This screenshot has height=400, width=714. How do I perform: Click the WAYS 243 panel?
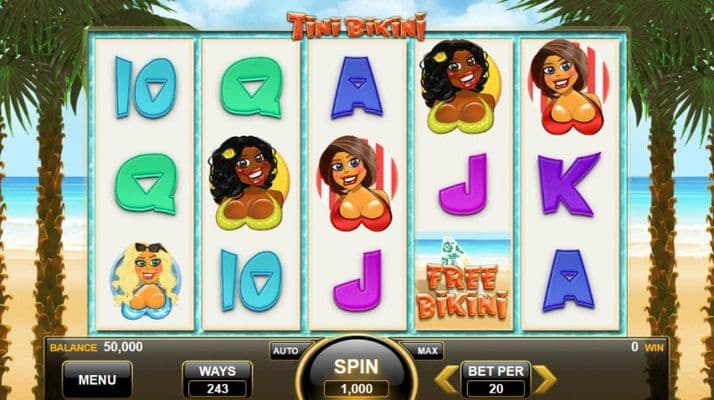pyautogui.click(x=217, y=380)
